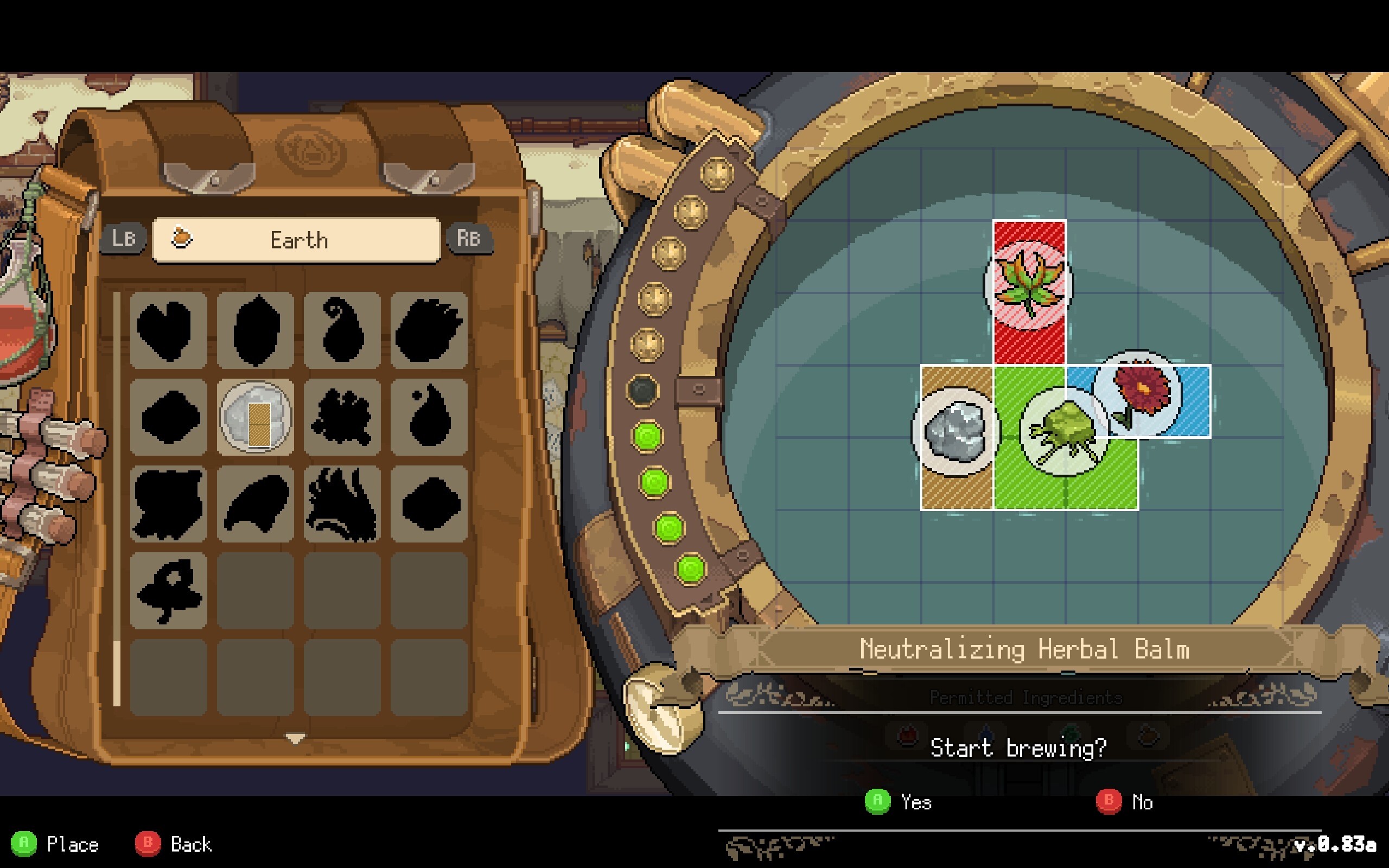
Task: Select the grey stone piece in the cauldron
Action: pyautogui.click(x=955, y=432)
